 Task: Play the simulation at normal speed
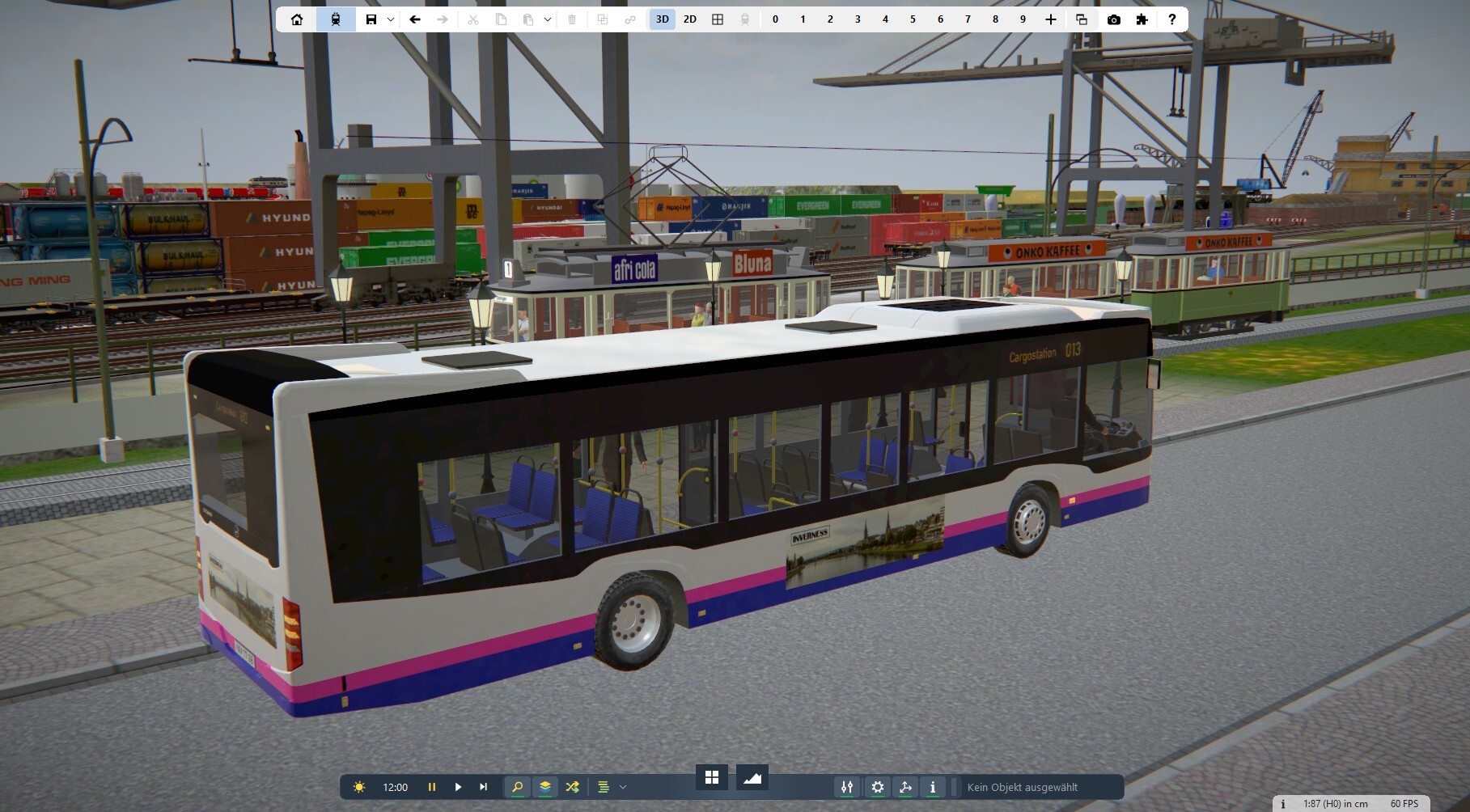[x=458, y=787]
